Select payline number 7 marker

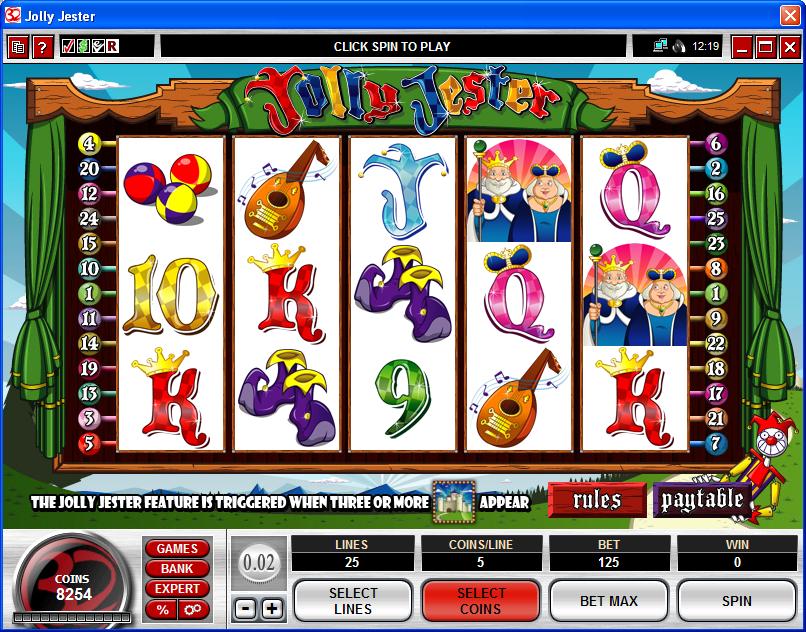click(716, 443)
